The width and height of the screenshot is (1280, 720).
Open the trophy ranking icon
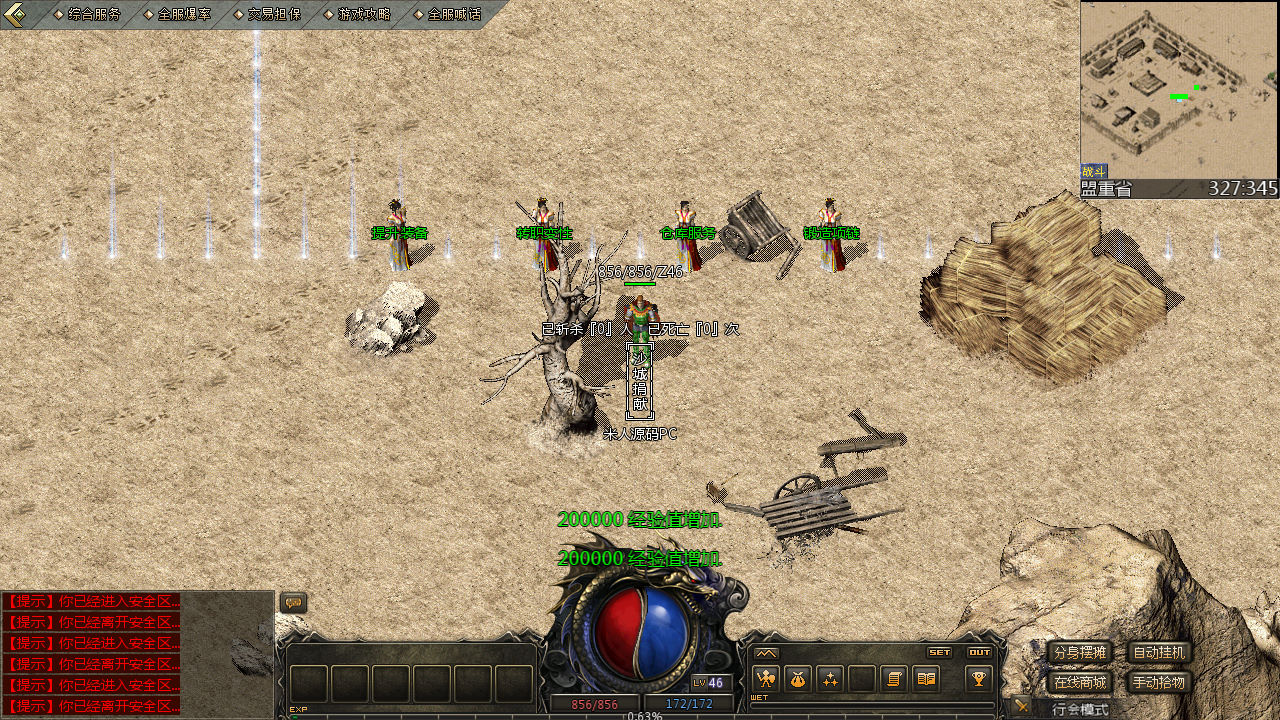979,679
